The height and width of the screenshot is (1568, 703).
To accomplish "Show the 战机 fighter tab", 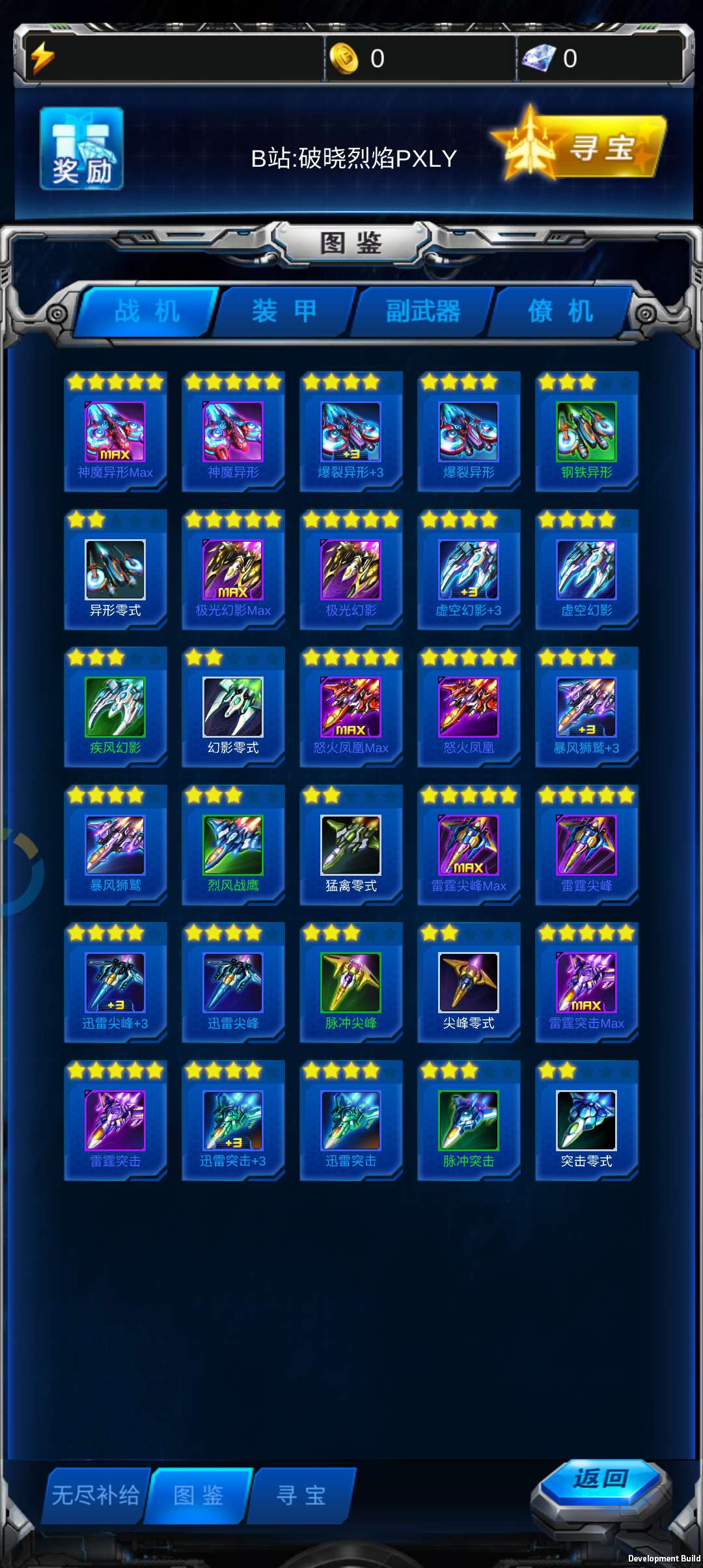I will (x=146, y=311).
